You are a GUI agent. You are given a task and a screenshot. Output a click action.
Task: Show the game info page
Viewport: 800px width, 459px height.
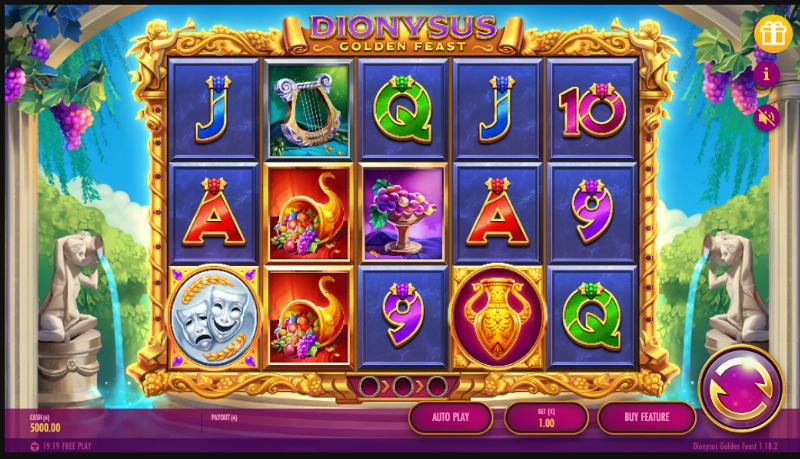coord(767,75)
